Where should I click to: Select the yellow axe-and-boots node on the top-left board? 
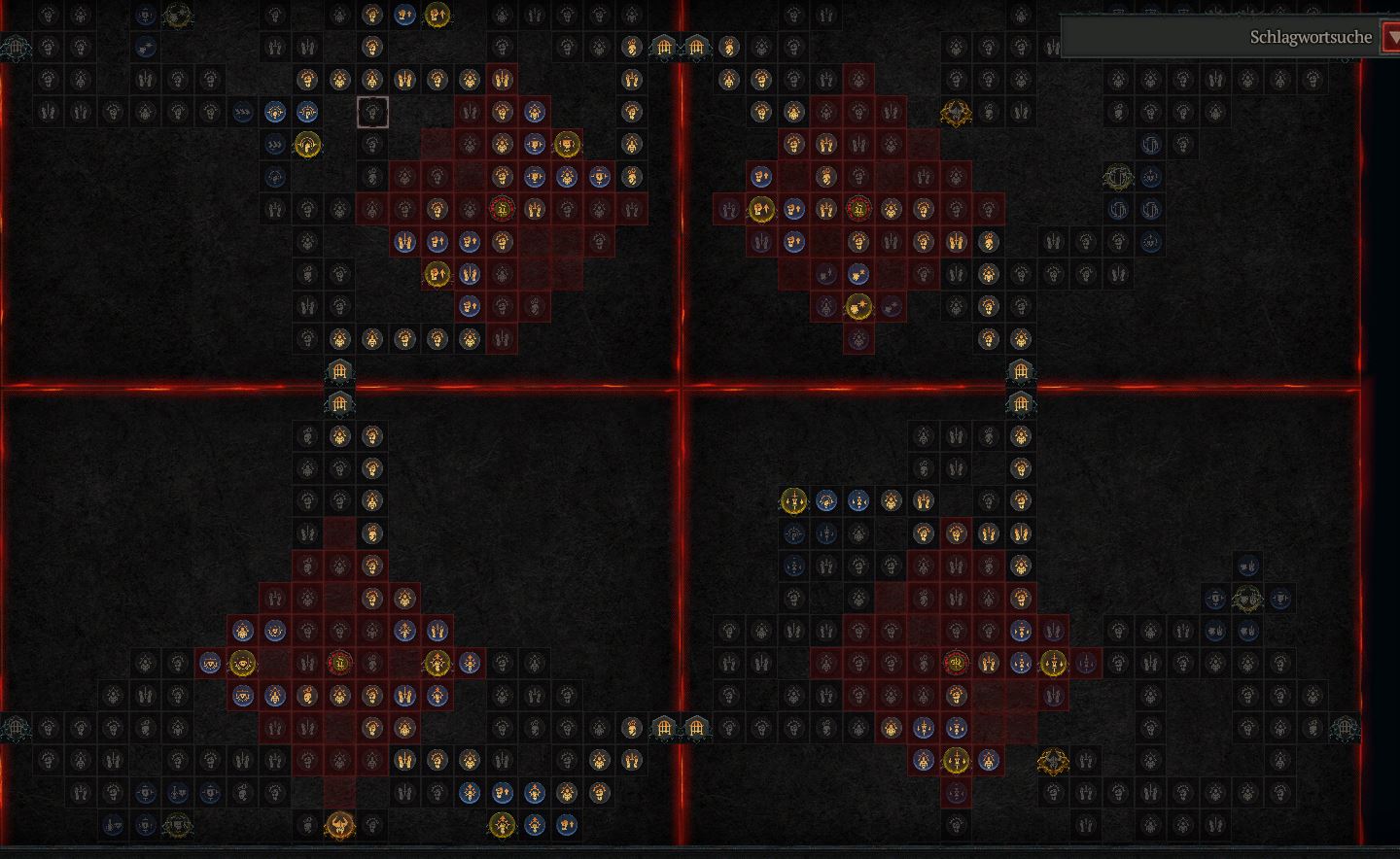pos(437,272)
